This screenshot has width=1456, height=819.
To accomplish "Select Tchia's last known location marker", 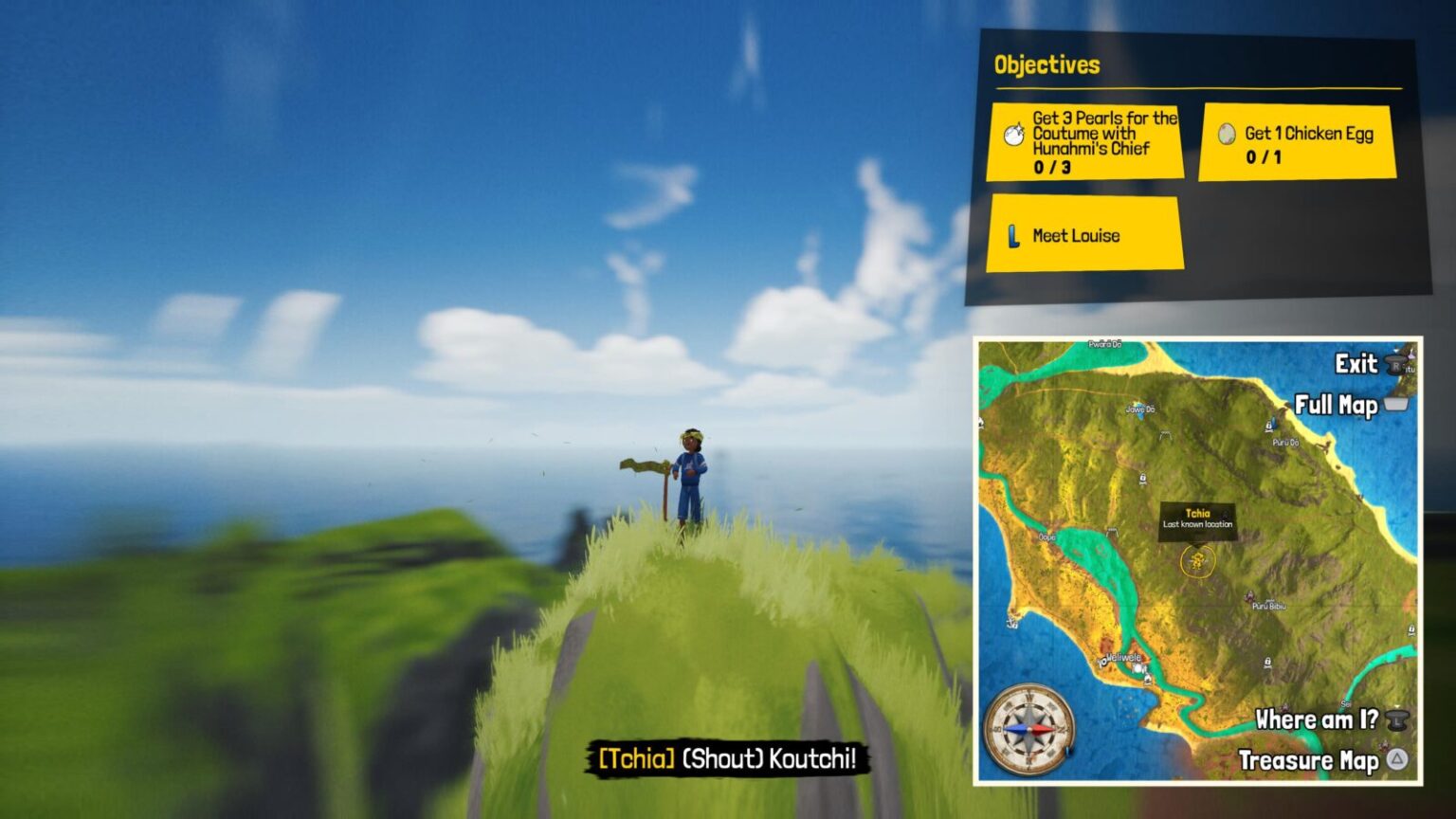I will pos(1198,561).
